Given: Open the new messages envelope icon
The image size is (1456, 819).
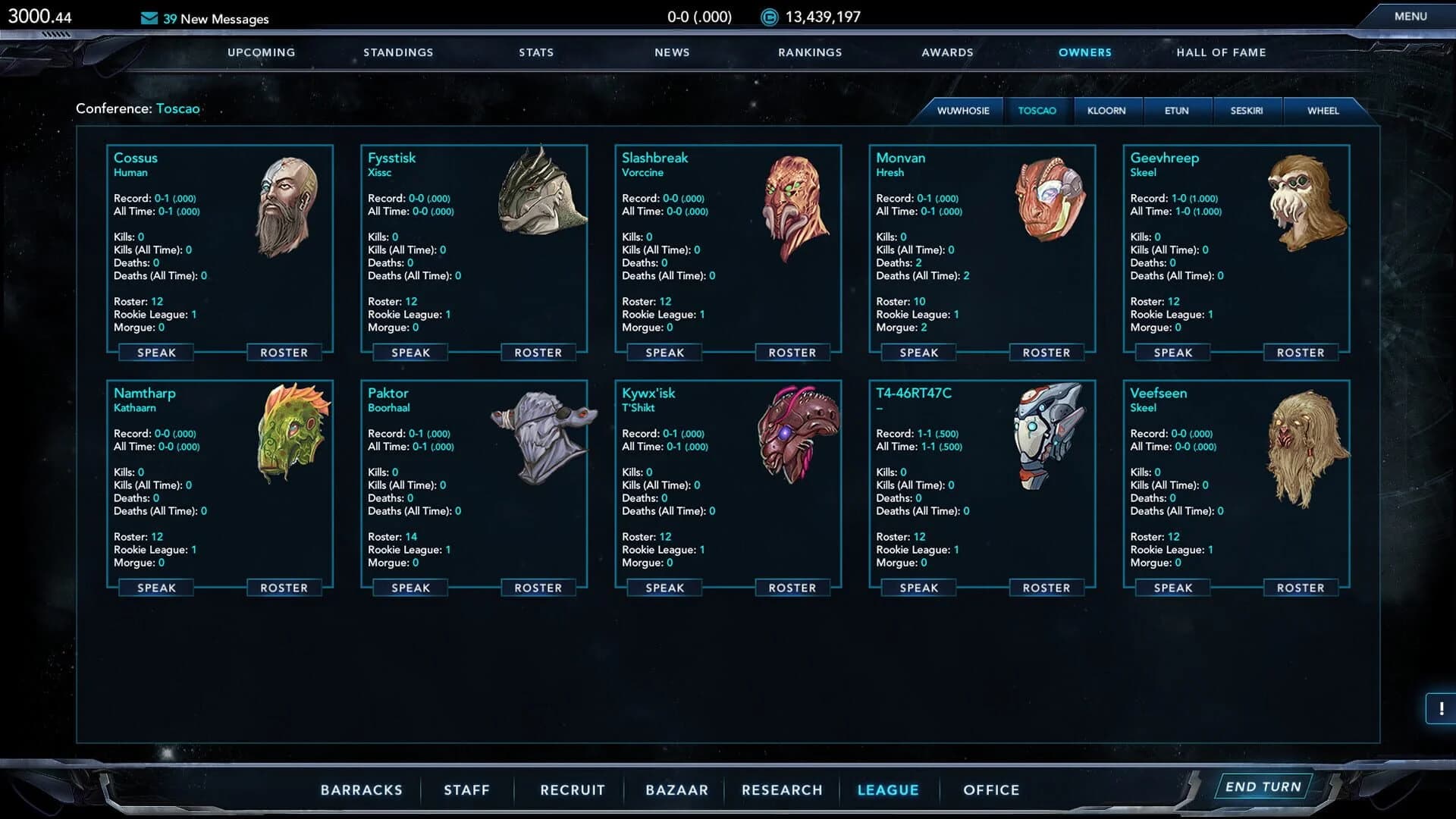Looking at the screenshot, I should (x=147, y=18).
